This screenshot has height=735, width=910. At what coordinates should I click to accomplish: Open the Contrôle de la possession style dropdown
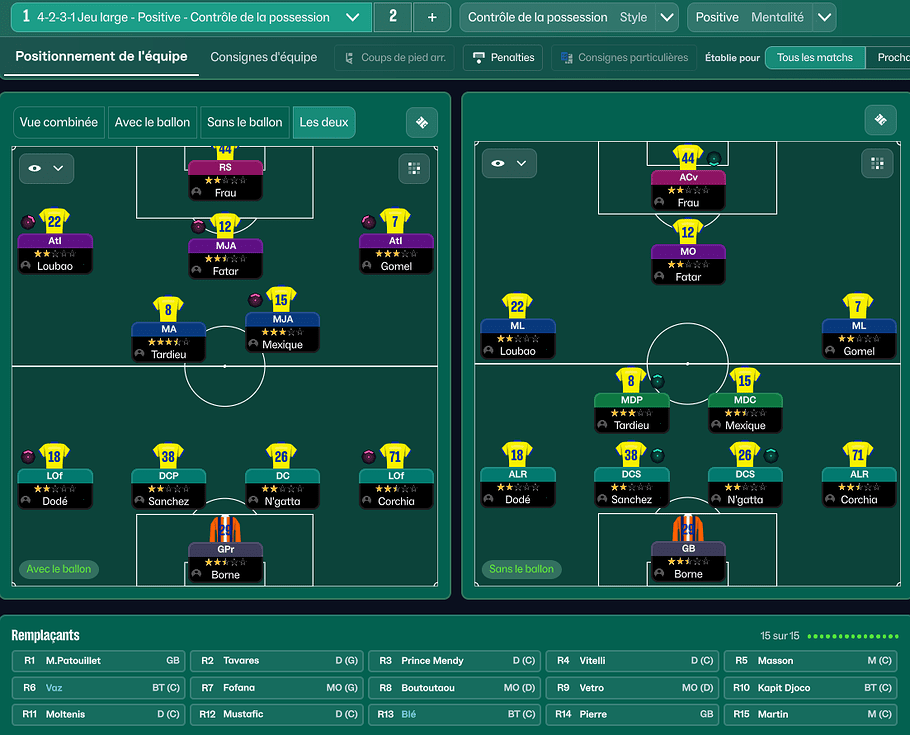[x=667, y=17]
